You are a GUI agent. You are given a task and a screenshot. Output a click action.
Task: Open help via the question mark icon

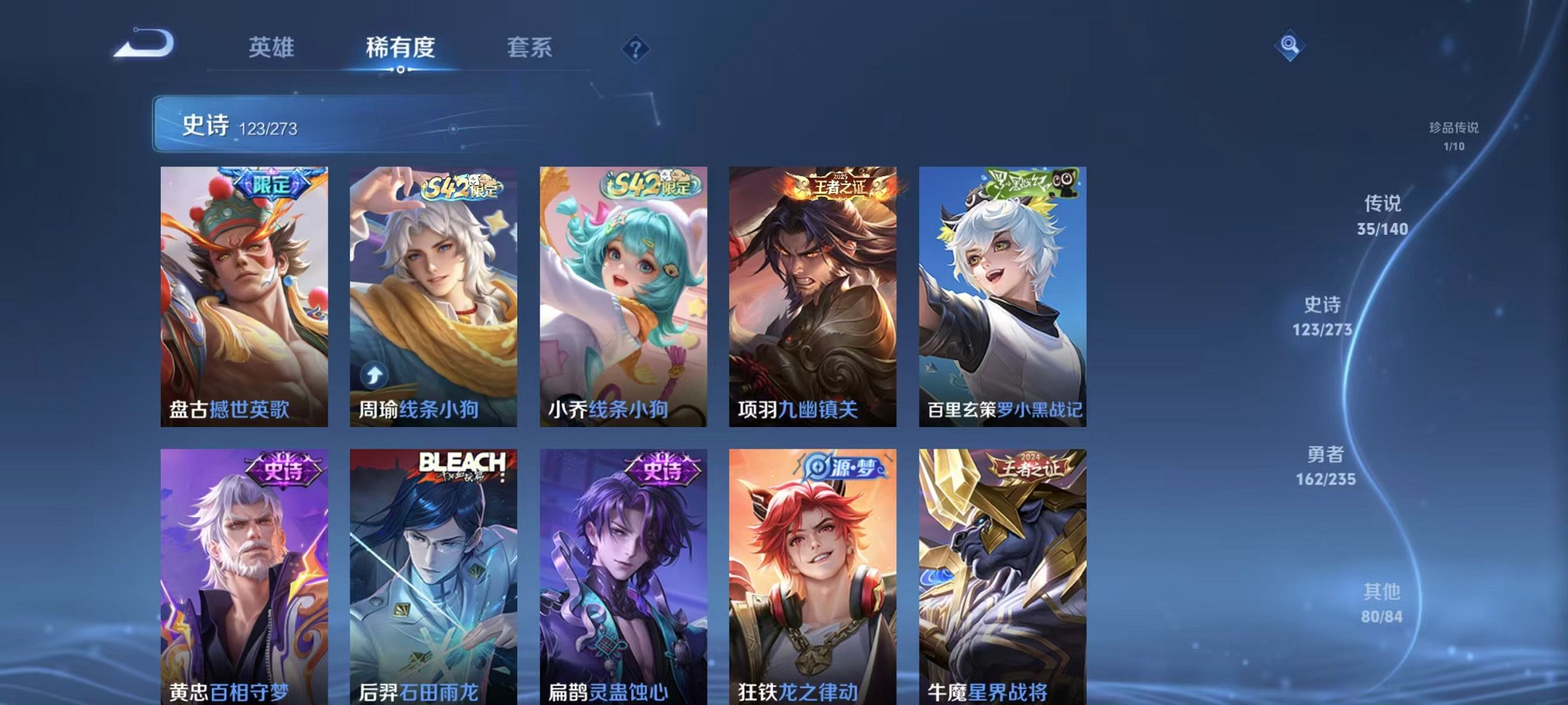coord(635,48)
